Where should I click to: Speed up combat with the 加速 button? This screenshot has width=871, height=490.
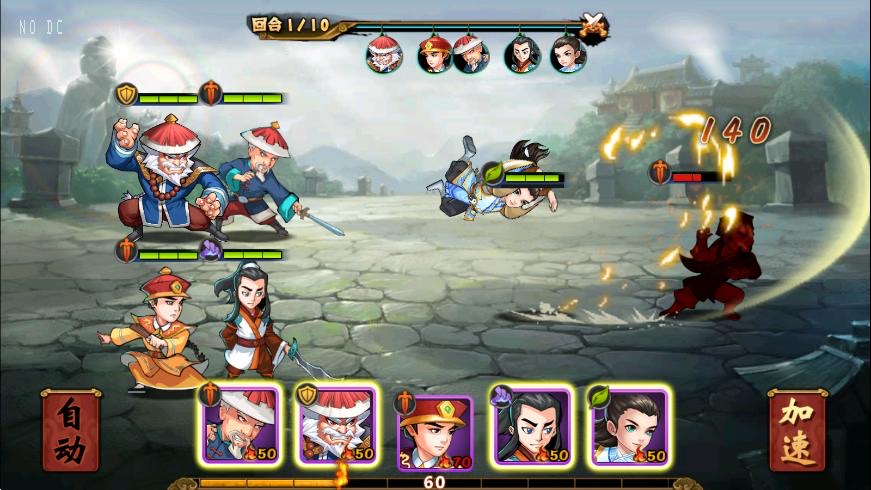(797, 431)
